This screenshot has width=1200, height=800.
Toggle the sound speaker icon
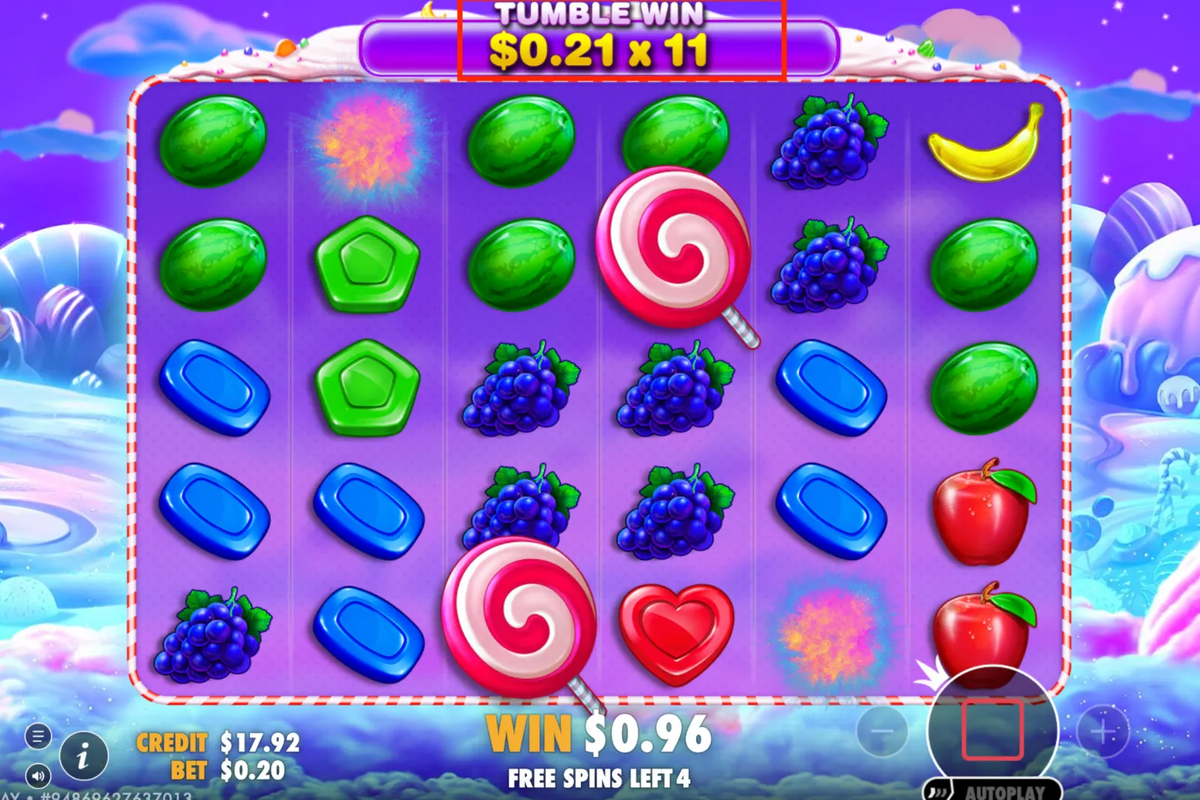[38, 775]
